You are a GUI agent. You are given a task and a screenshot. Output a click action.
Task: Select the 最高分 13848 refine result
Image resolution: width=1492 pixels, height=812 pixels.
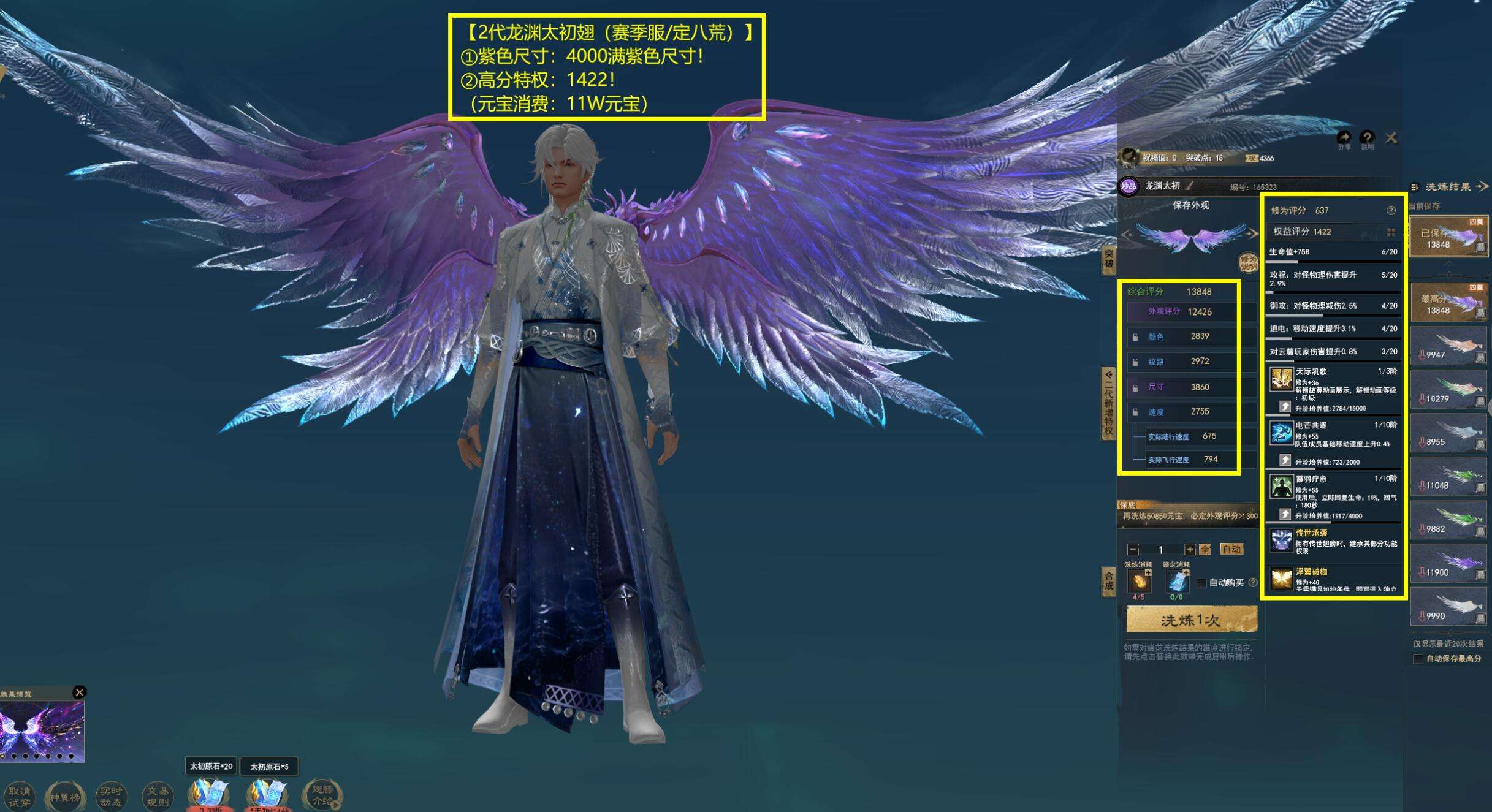tap(1448, 303)
